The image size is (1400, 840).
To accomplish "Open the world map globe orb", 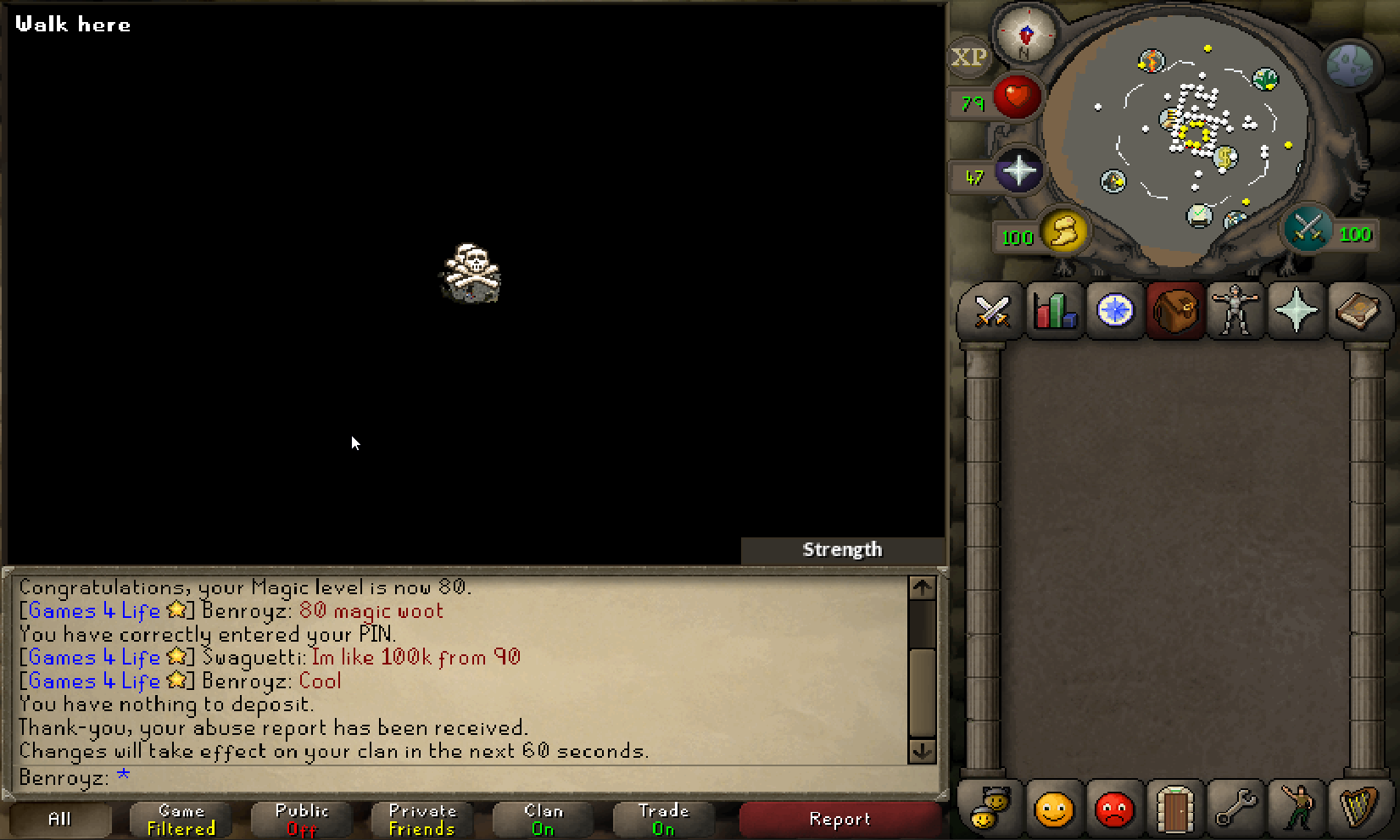I will point(1349,65).
